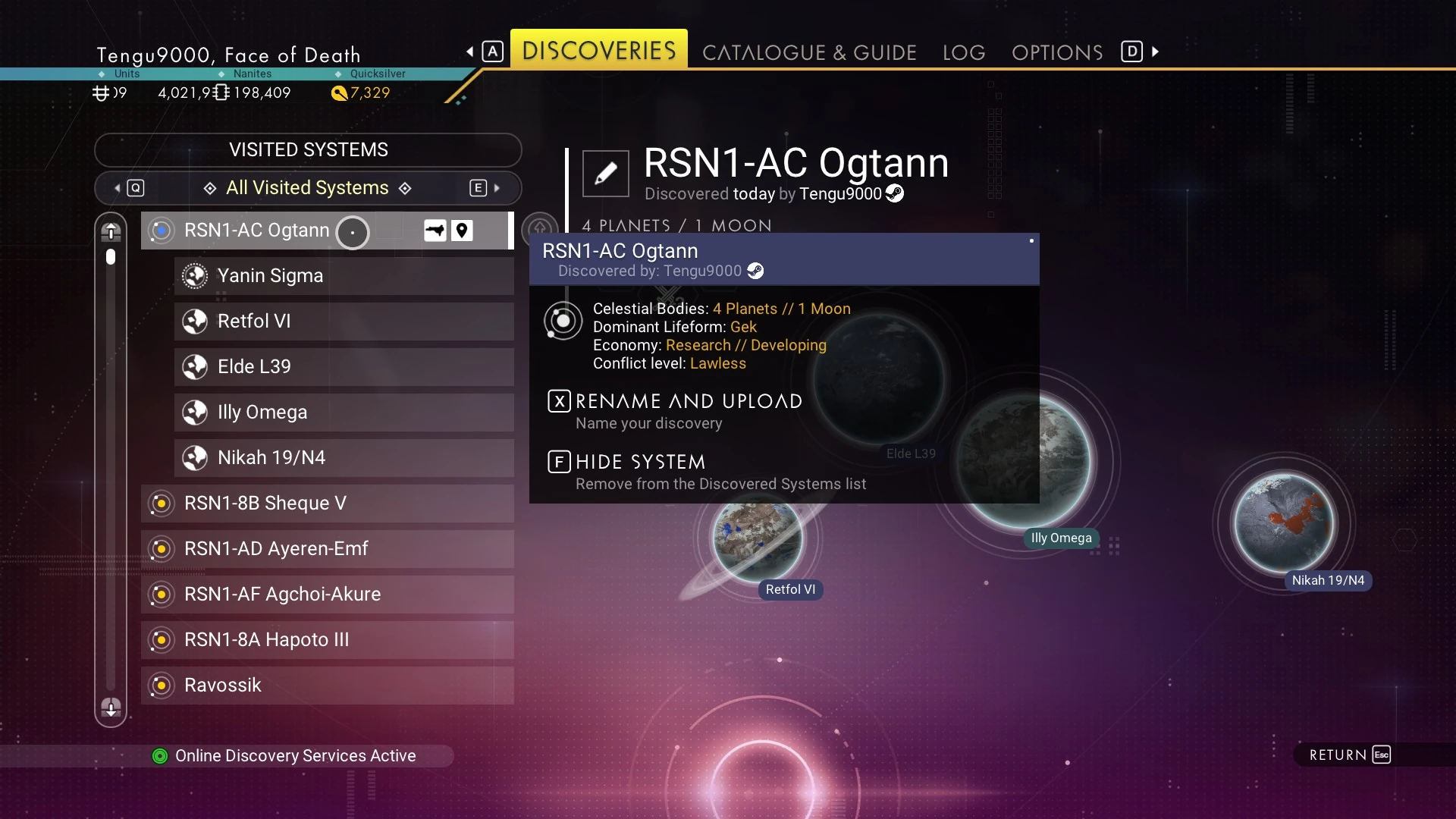This screenshot has width=1456, height=819.
Task: Click the Return button
Action: tap(1350, 755)
